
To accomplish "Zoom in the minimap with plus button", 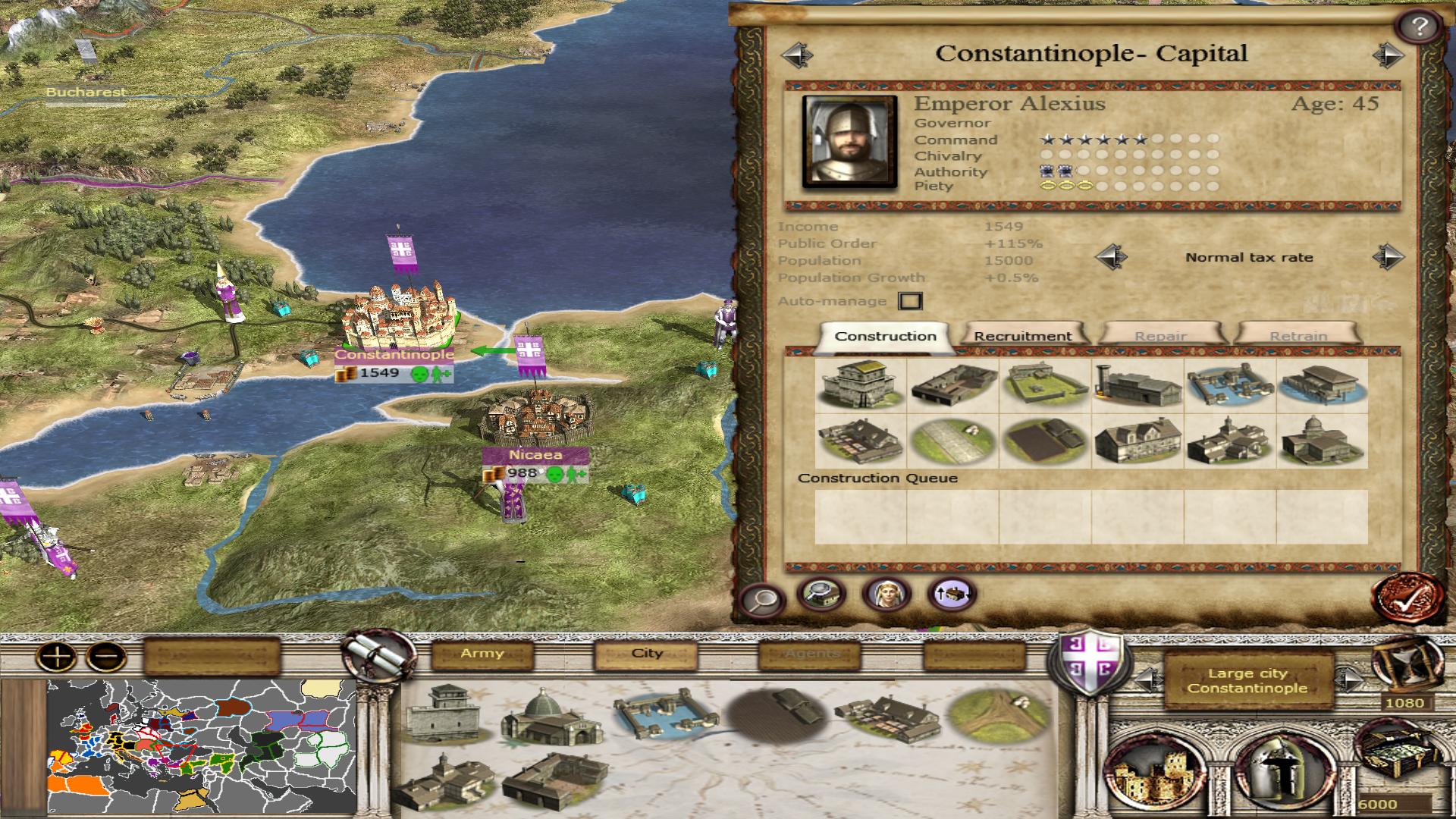I will point(58,656).
